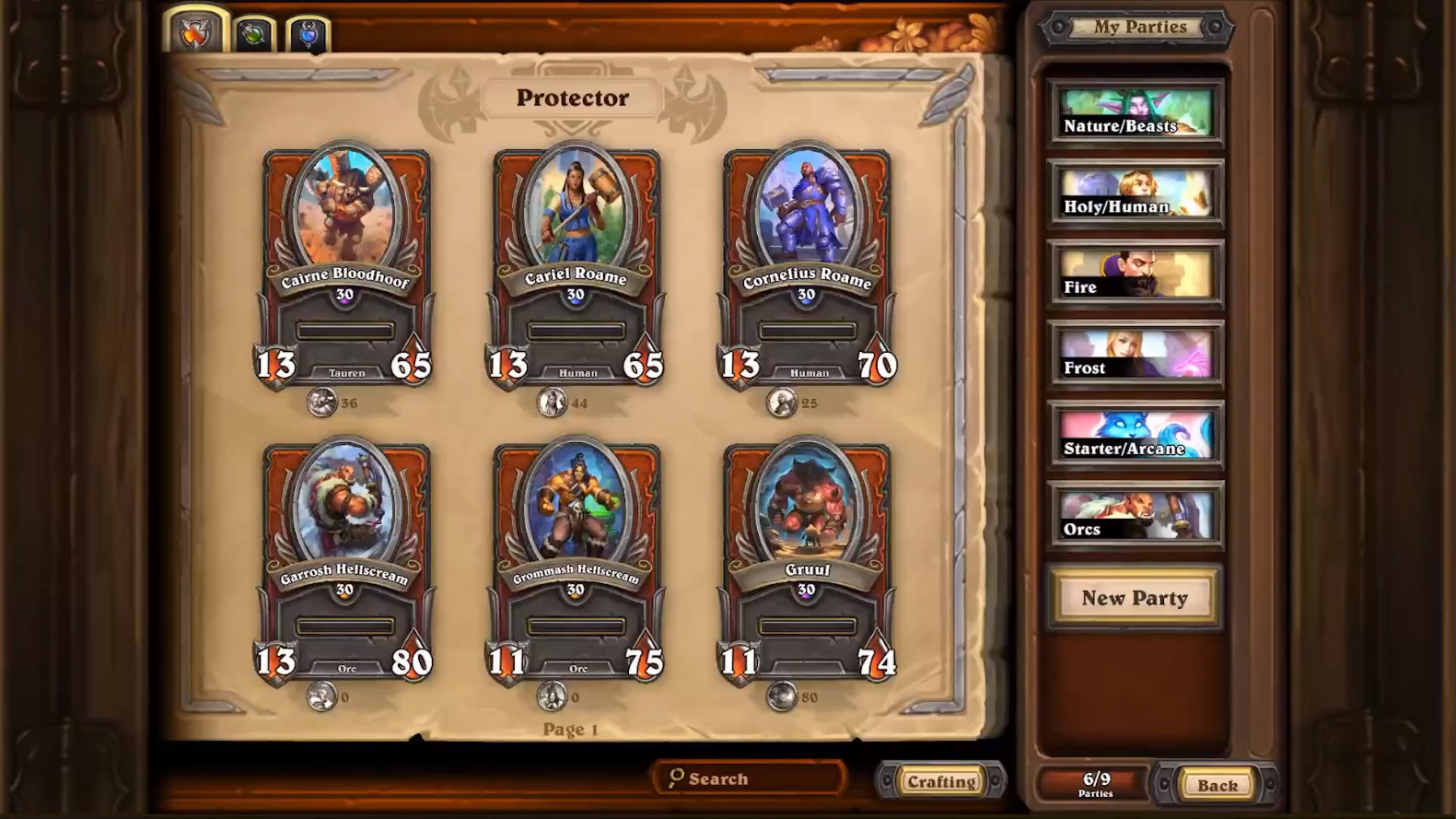Select the Holy/Human party
This screenshot has height=819, width=1456.
[x=1136, y=193]
